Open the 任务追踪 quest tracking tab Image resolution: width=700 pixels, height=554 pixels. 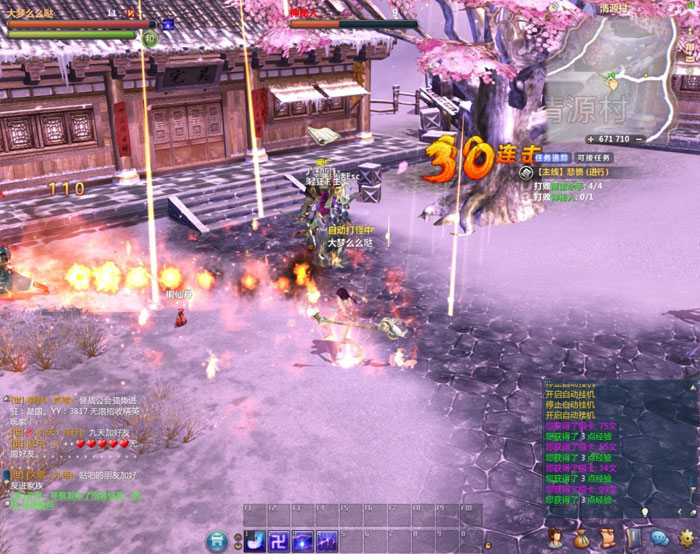tap(551, 157)
